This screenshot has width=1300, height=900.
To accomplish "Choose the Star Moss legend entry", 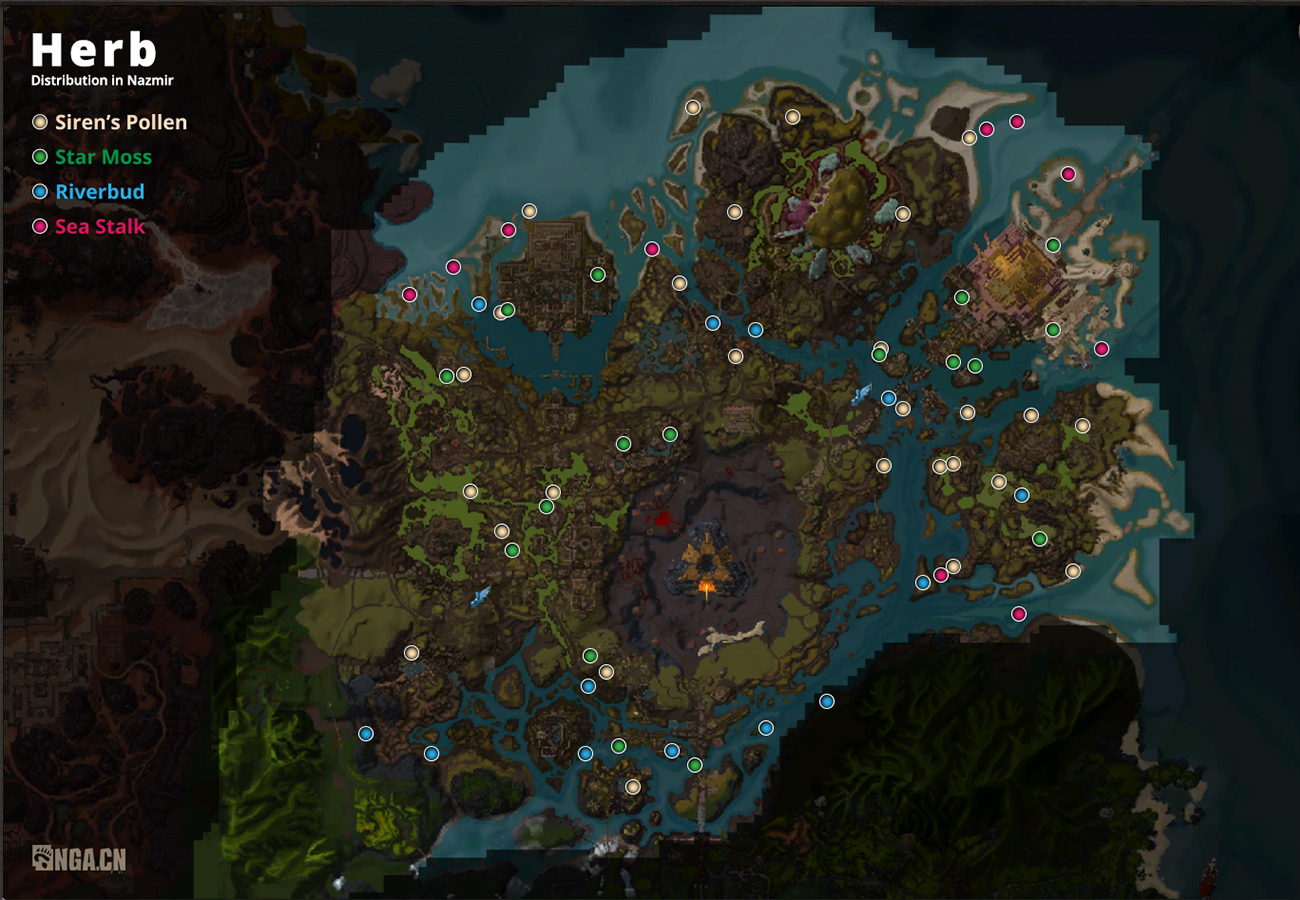I will 92,157.
